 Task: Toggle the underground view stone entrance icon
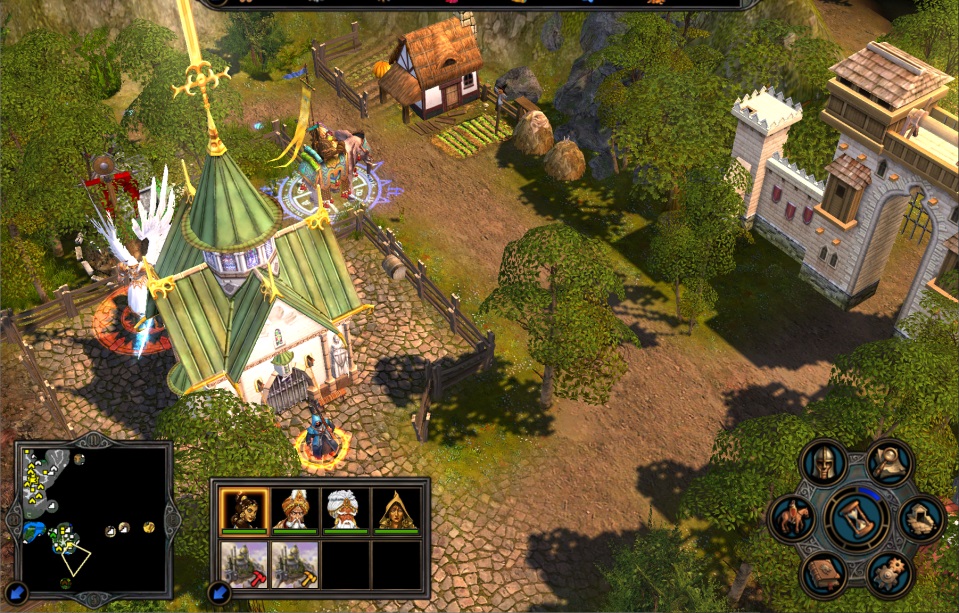920,519
